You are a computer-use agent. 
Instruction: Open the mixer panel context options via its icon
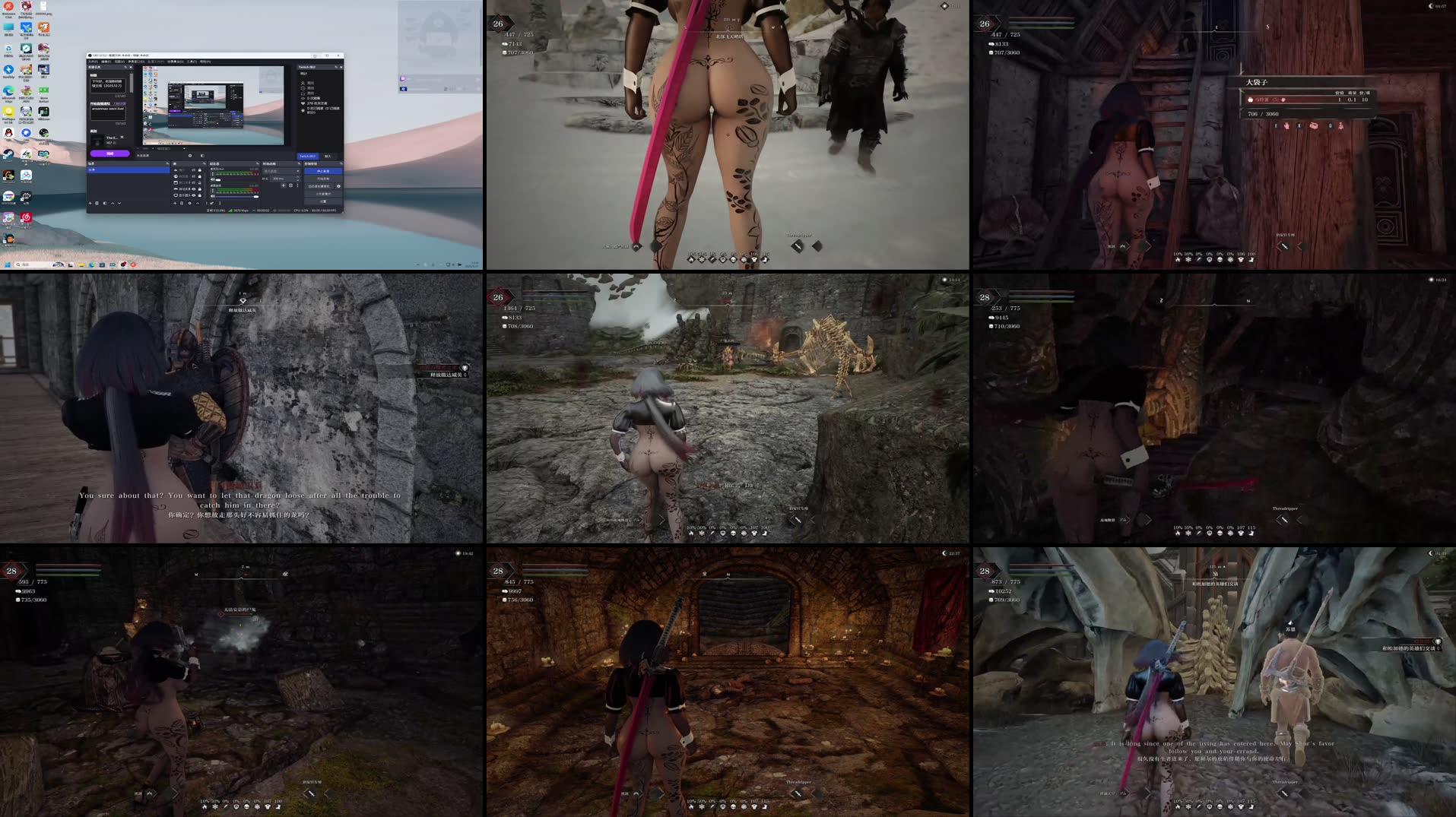(x=220, y=204)
